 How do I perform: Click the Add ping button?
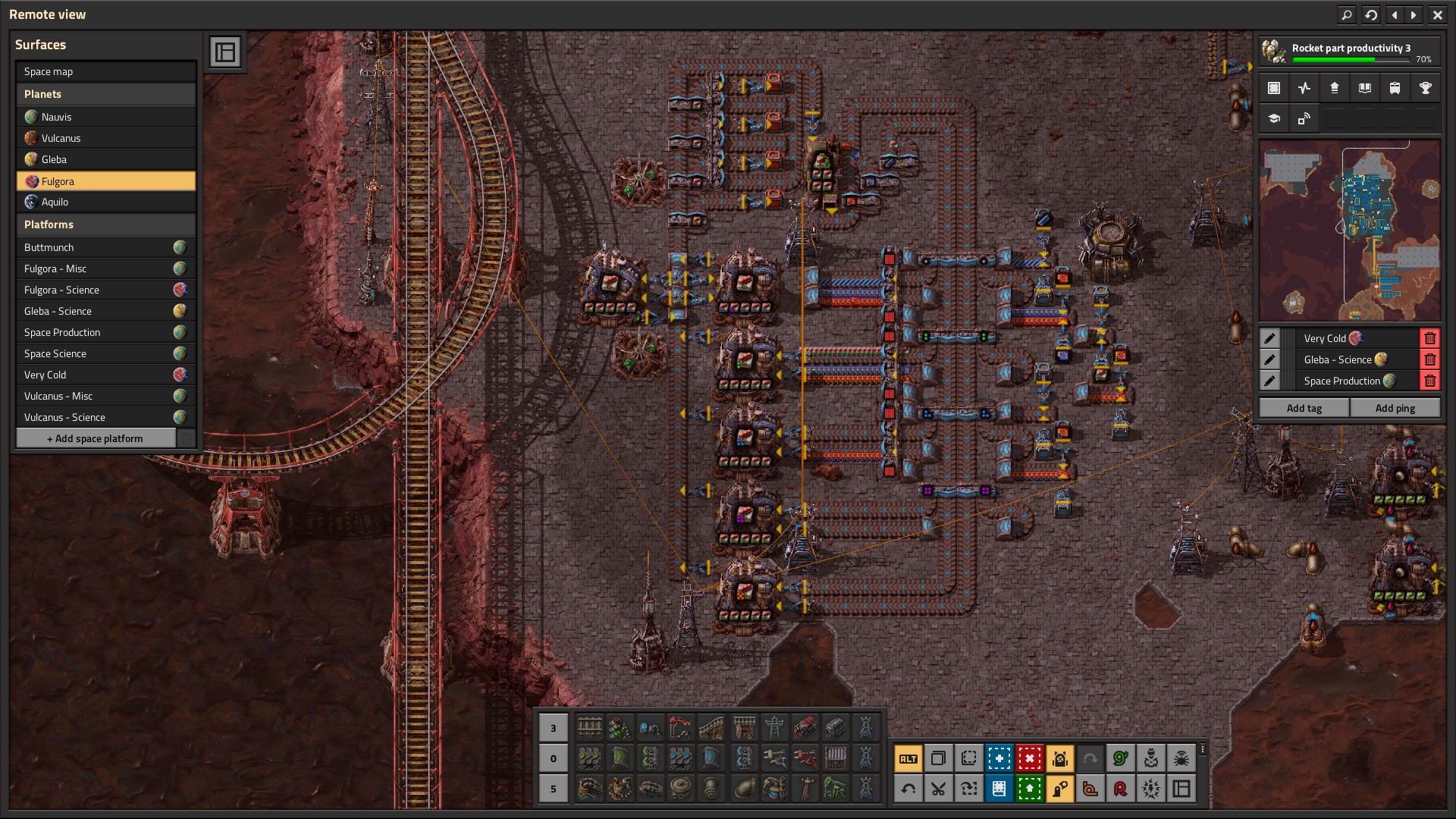[x=1395, y=408]
